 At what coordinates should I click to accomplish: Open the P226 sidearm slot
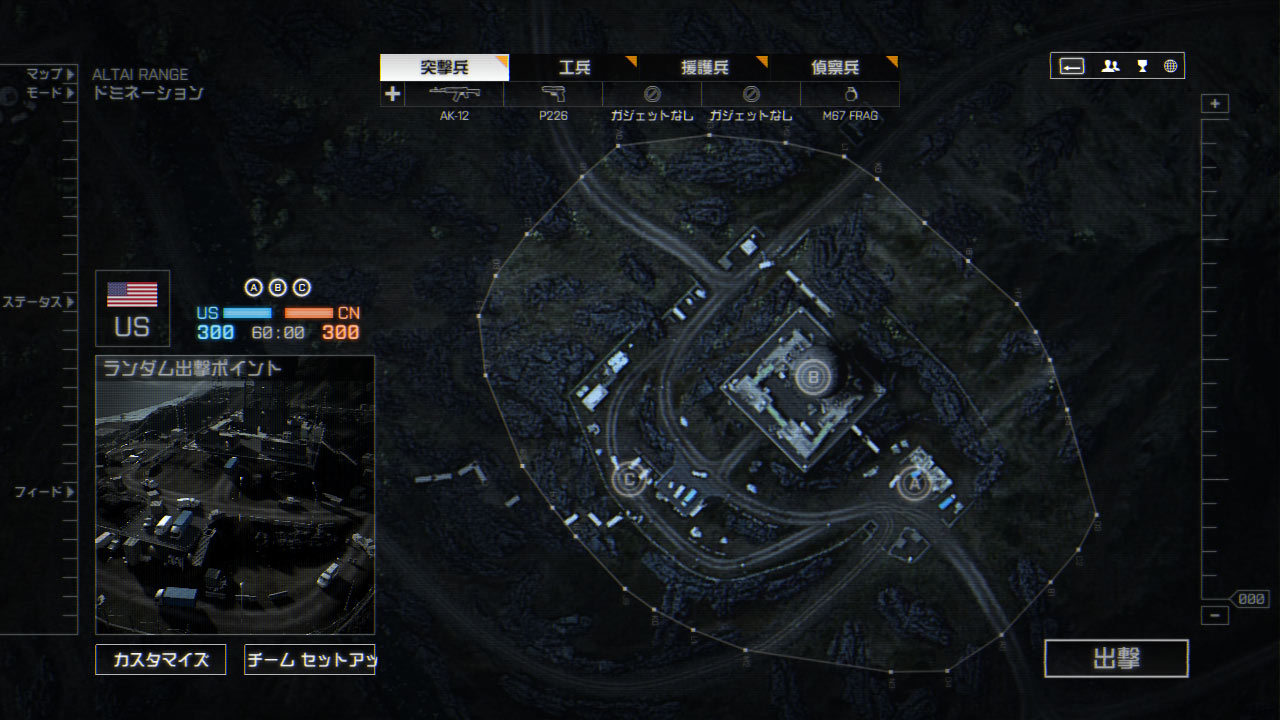click(x=553, y=94)
